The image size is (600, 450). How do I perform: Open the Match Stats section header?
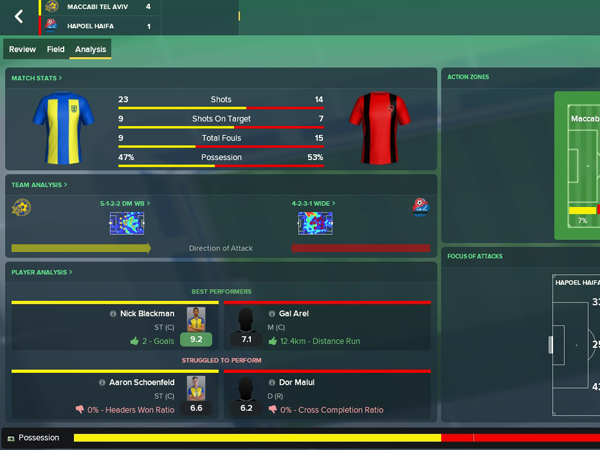click(x=36, y=78)
